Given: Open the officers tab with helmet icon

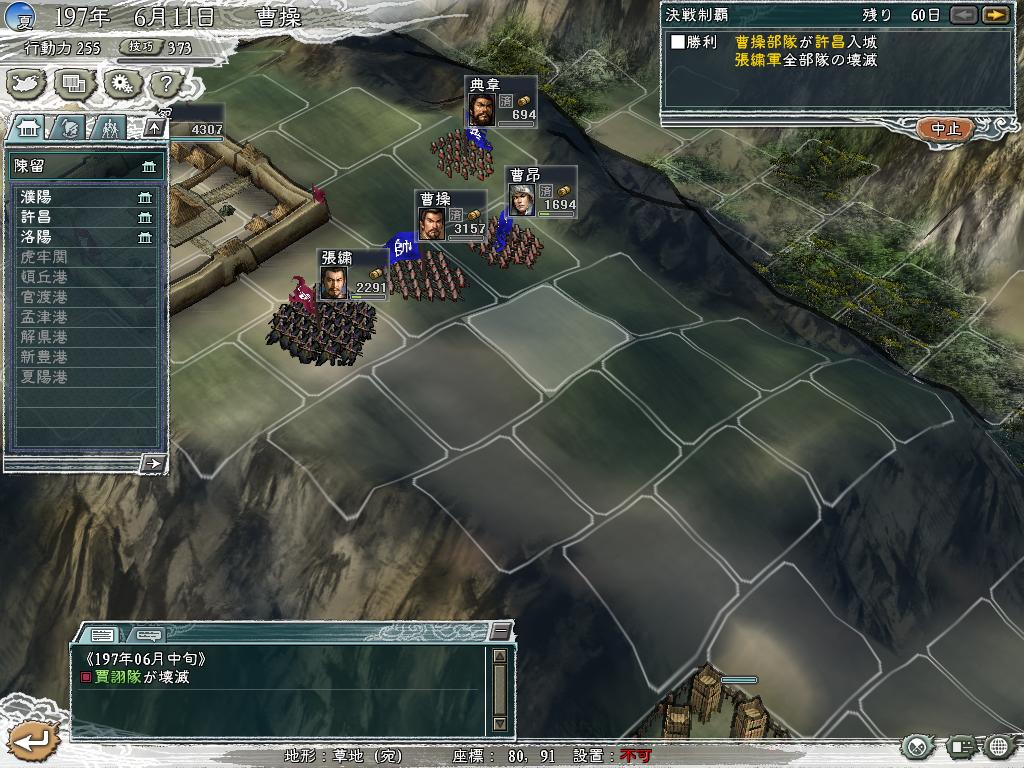Looking at the screenshot, I should click(x=68, y=127).
